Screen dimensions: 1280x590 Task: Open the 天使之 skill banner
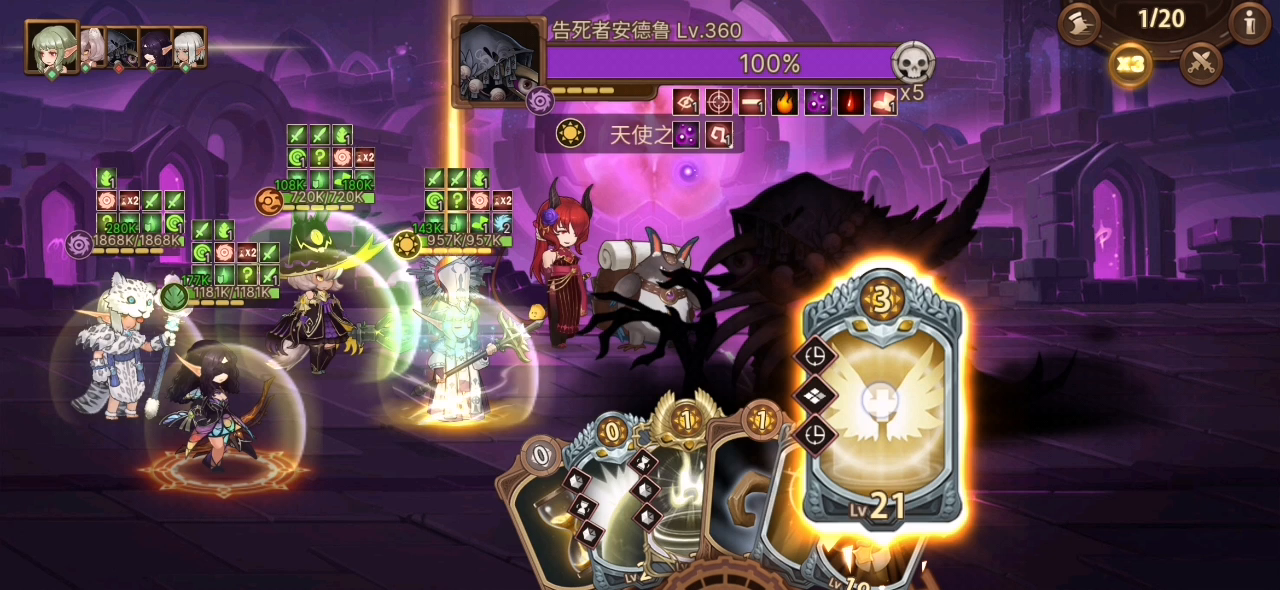click(640, 135)
